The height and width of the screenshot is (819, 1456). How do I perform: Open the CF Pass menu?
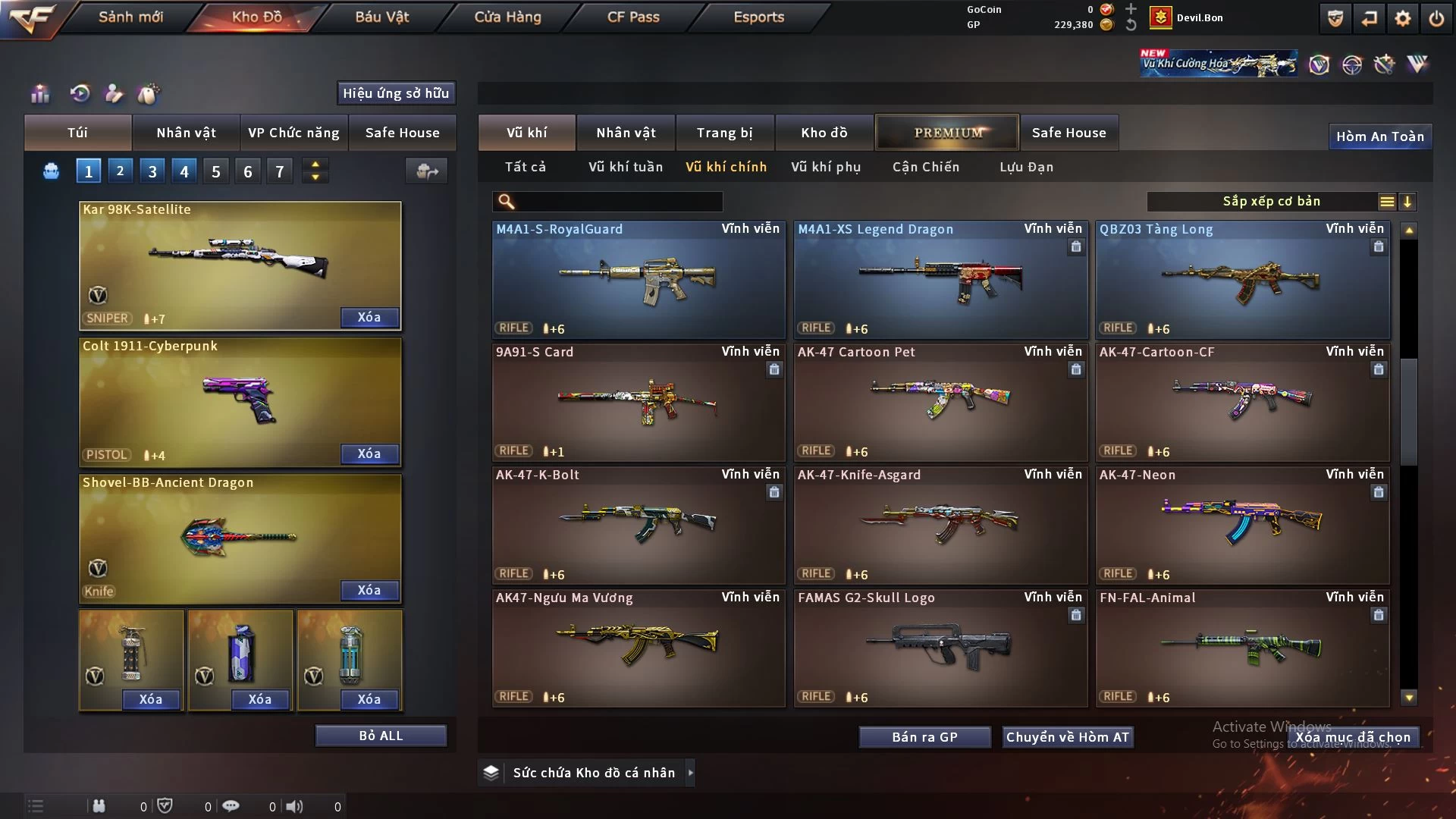[633, 17]
